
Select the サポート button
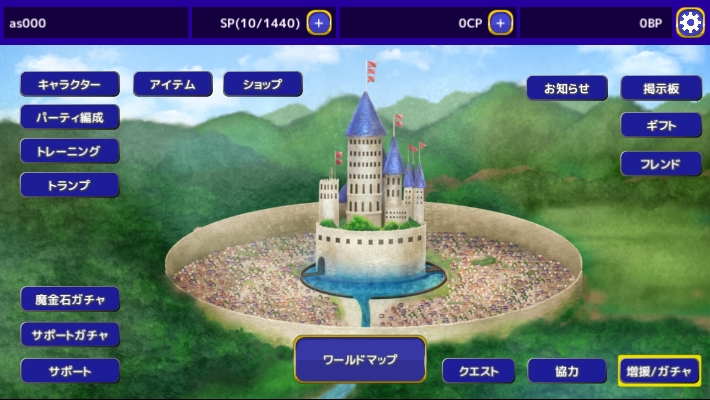coord(70,371)
